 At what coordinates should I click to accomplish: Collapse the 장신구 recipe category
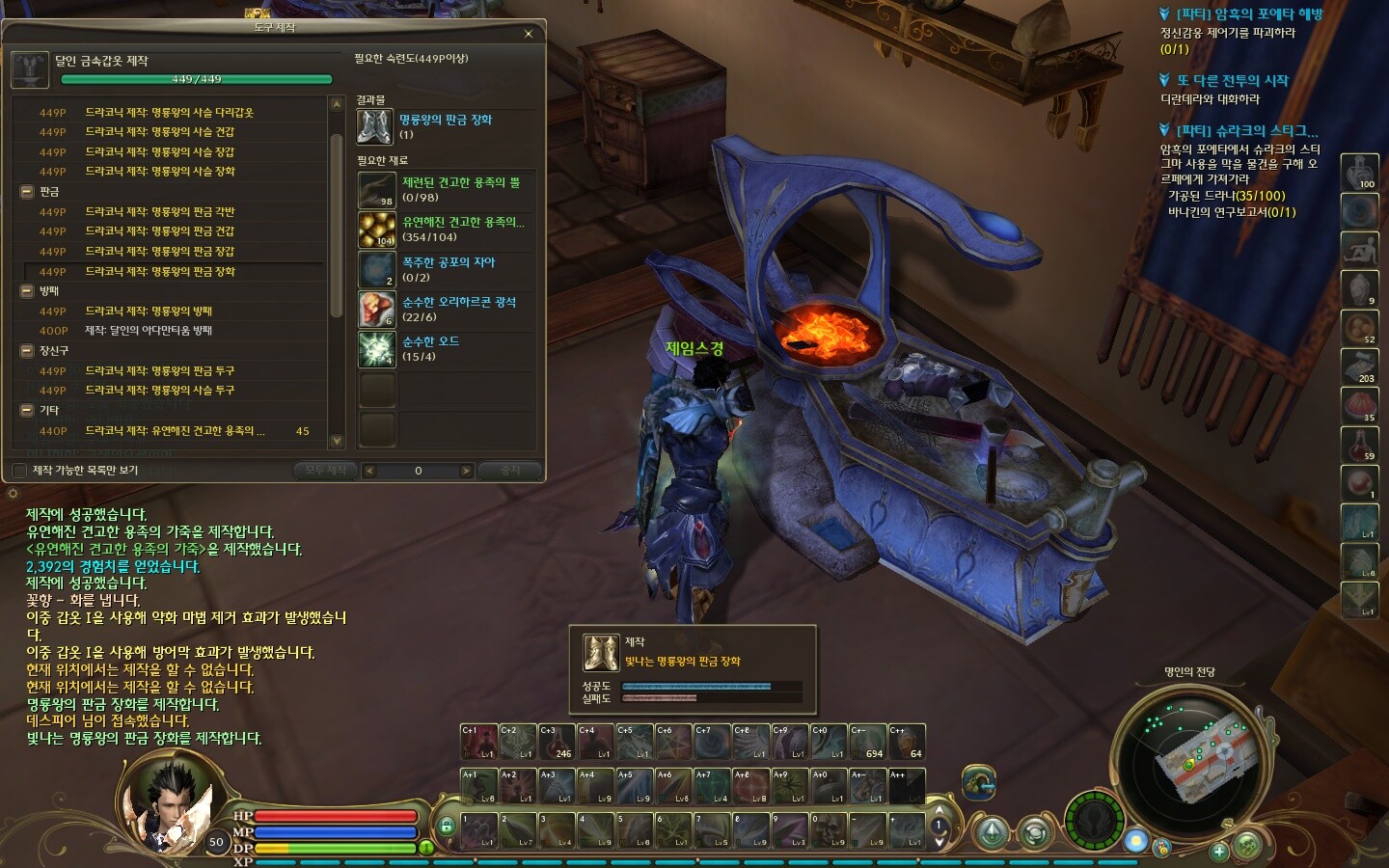click(x=27, y=351)
